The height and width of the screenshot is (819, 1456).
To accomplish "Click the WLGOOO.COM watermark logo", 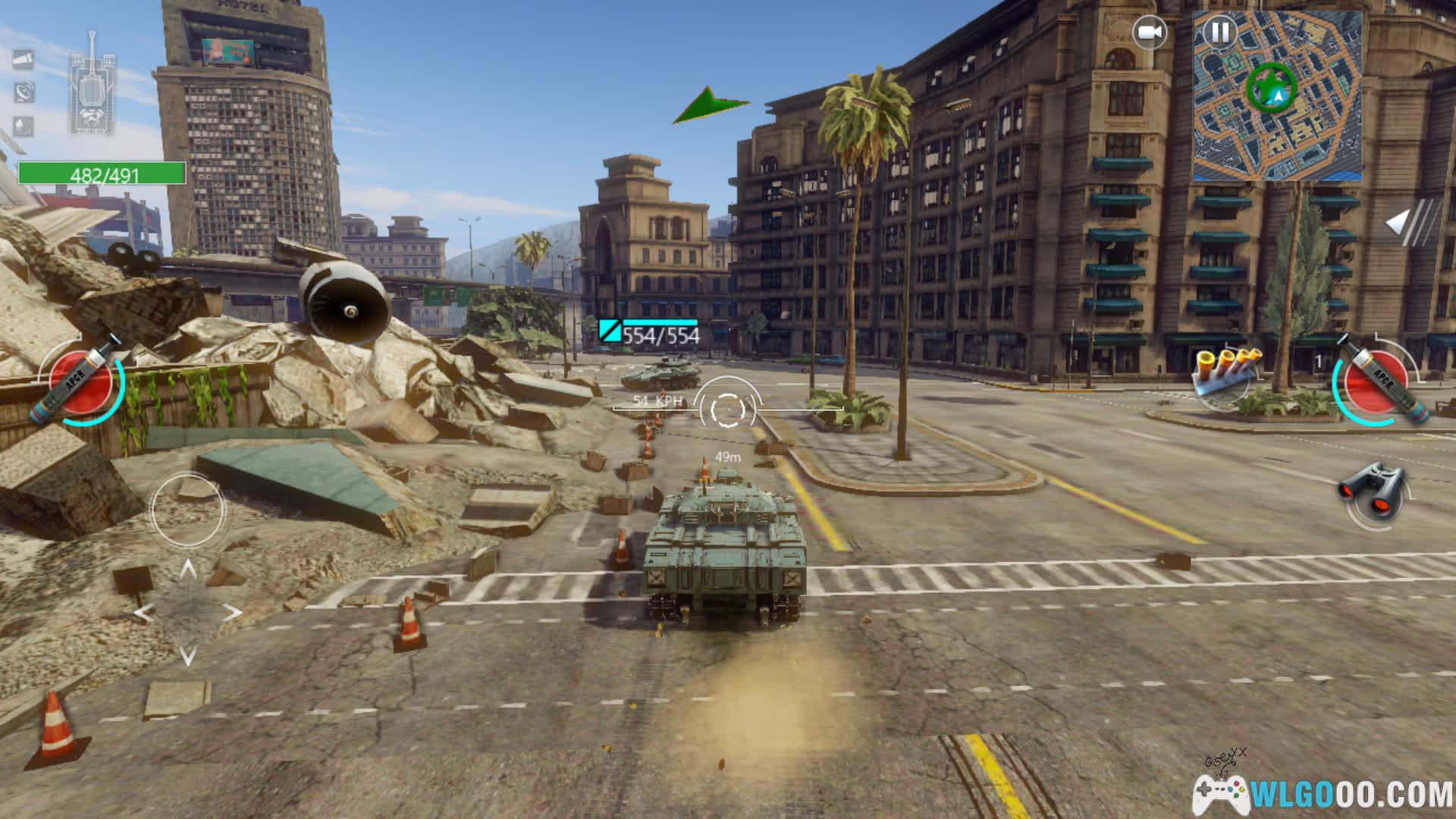I will 1323,793.
